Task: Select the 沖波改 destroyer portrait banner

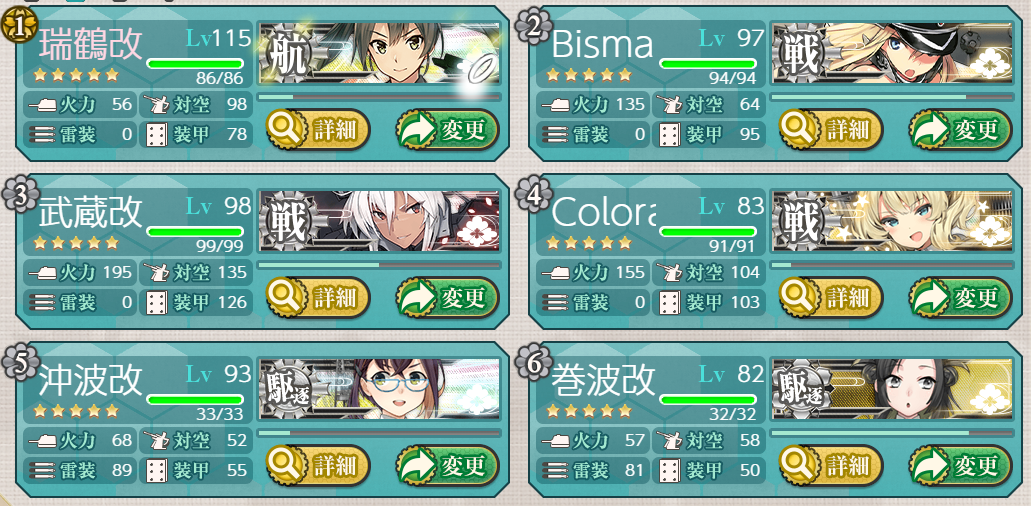Action: click(x=380, y=390)
